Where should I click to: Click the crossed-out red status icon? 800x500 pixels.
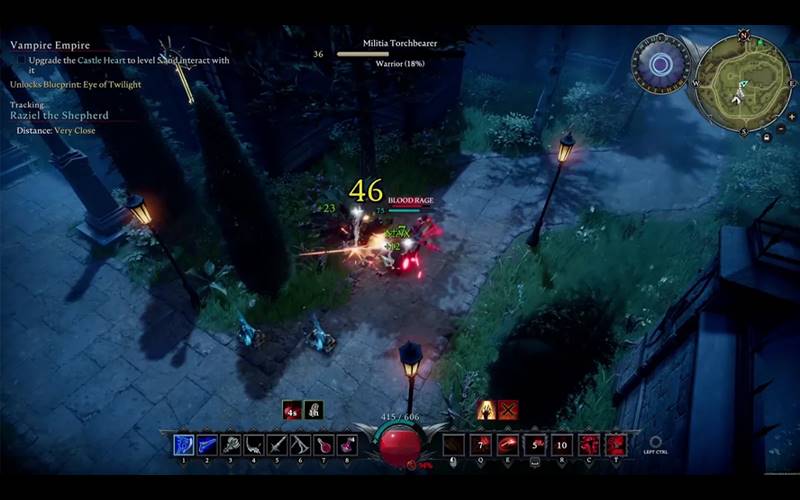(x=508, y=409)
